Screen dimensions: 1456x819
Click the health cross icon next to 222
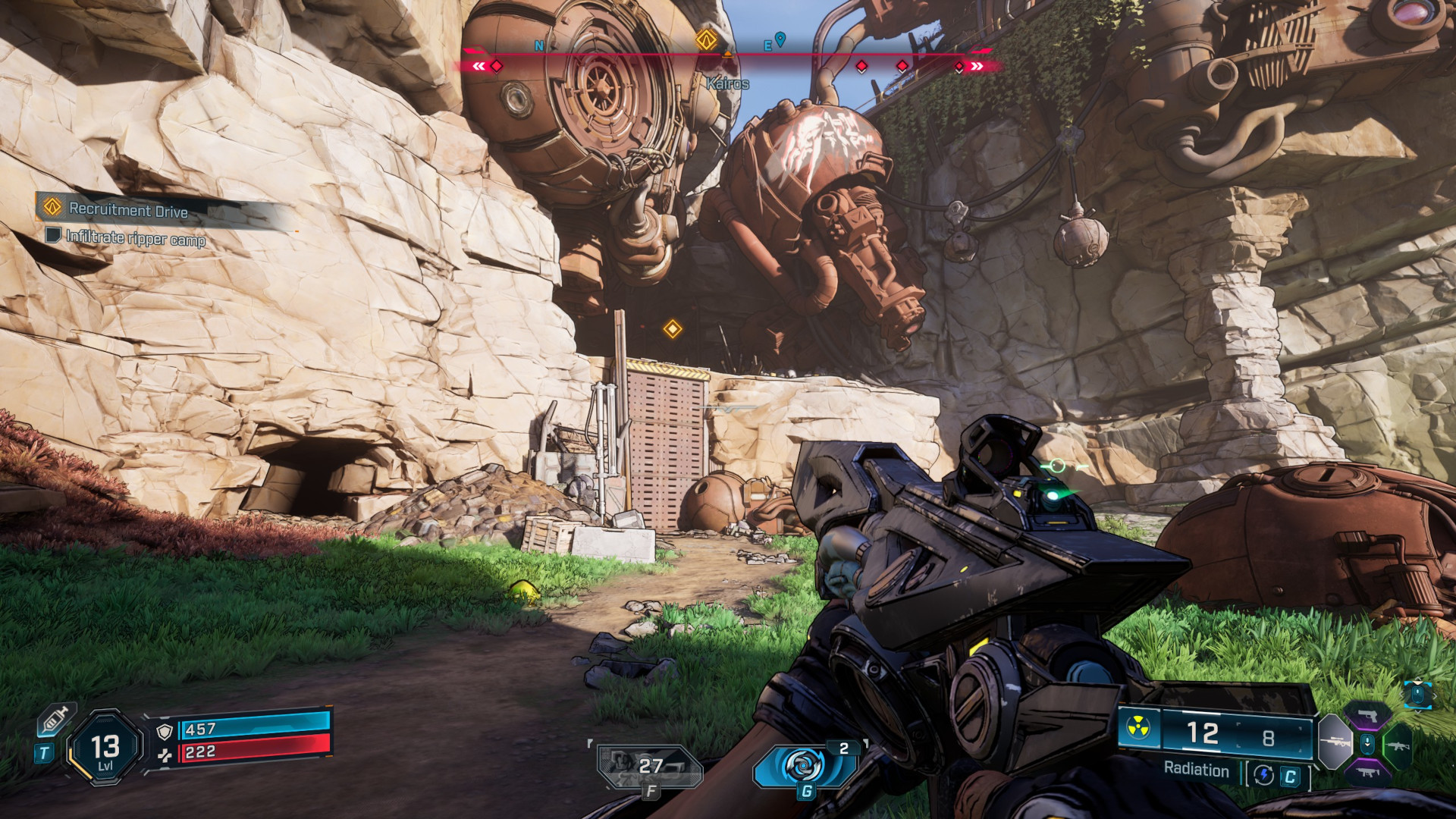tap(165, 755)
